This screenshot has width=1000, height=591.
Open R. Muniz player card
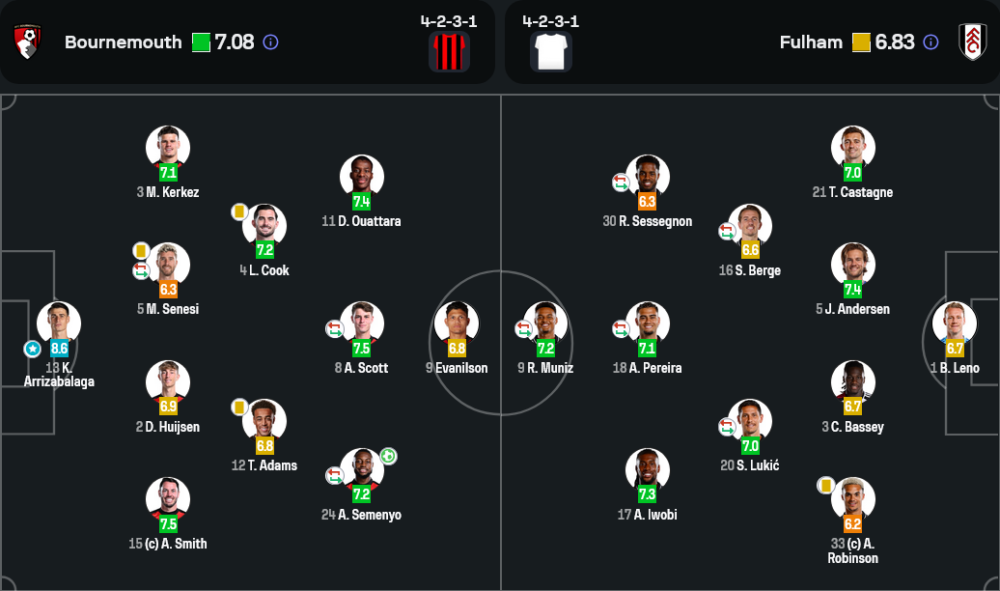545,323
